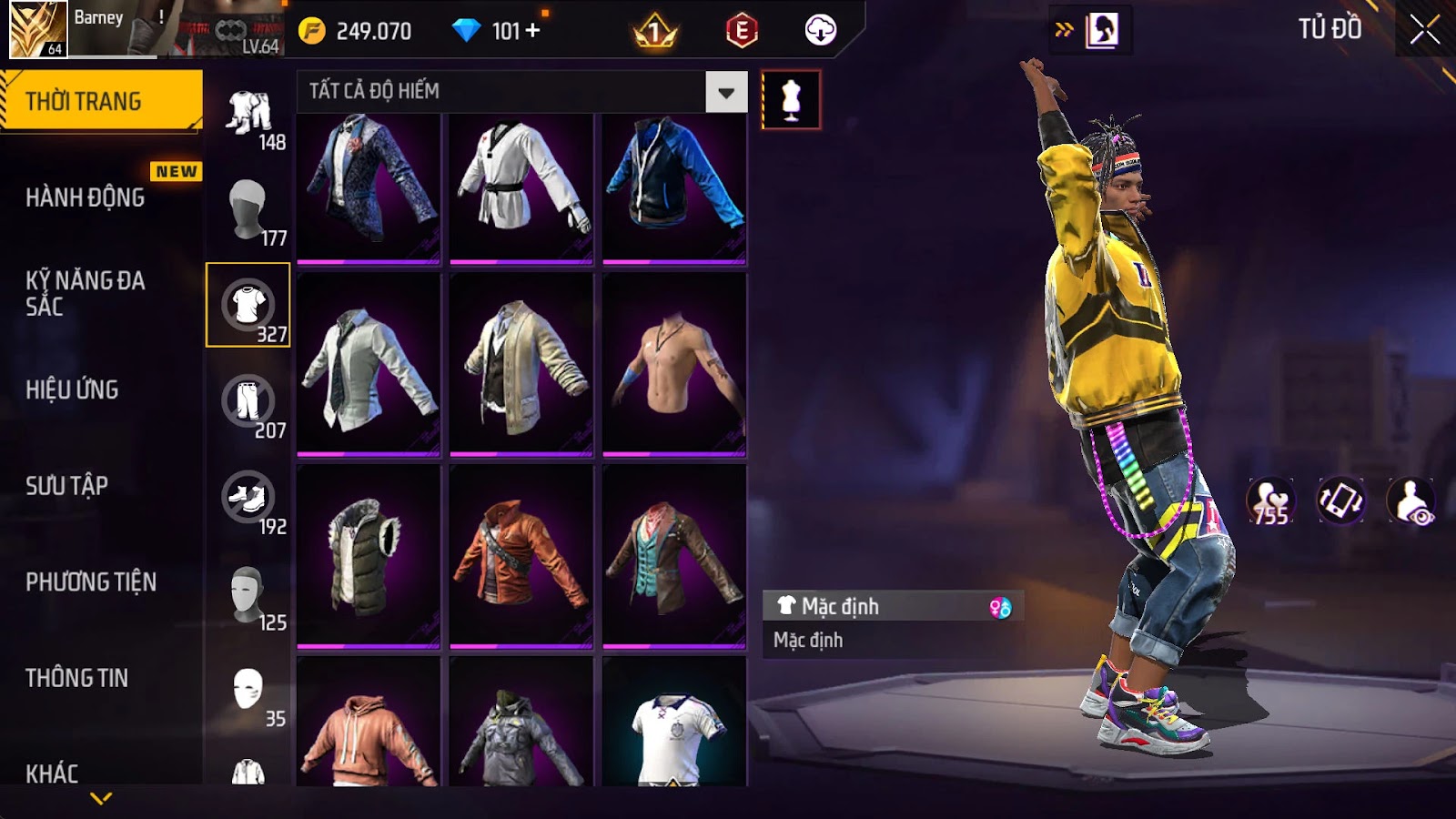1456x819 pixels.
Task: Choose the shirtless torso item
Action: [674, 364]
